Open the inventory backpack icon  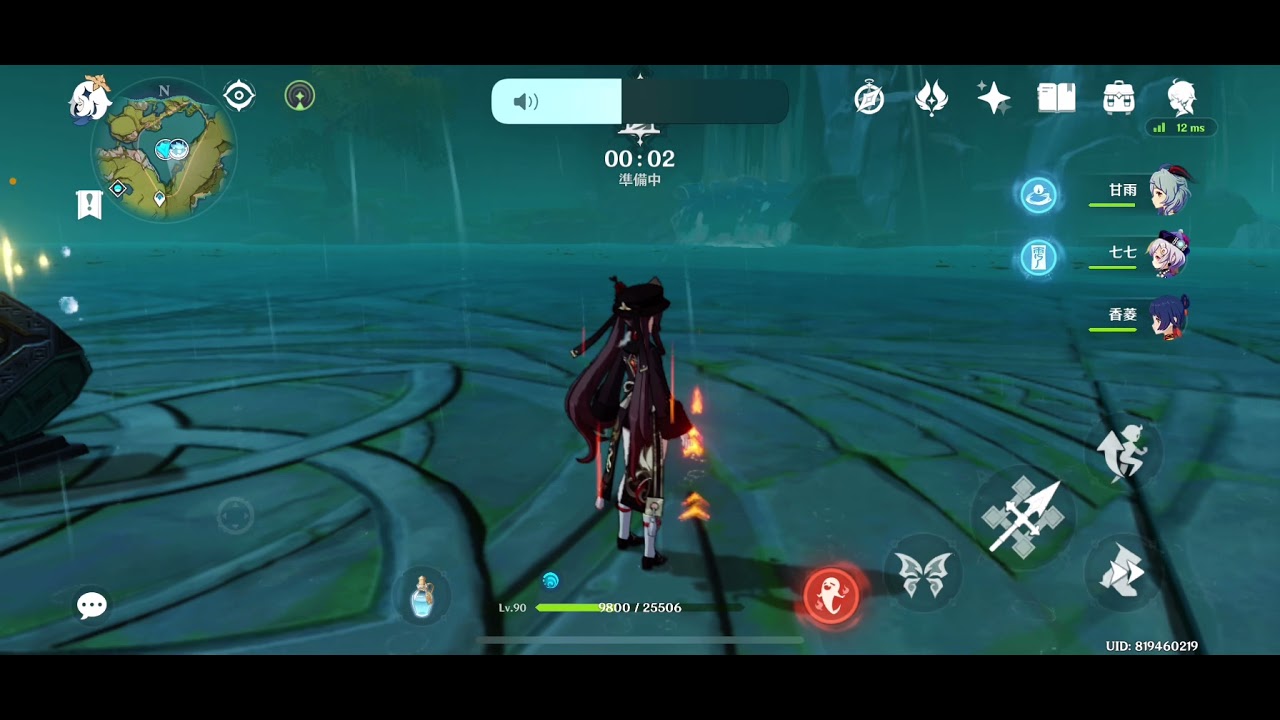[1118, 98]
